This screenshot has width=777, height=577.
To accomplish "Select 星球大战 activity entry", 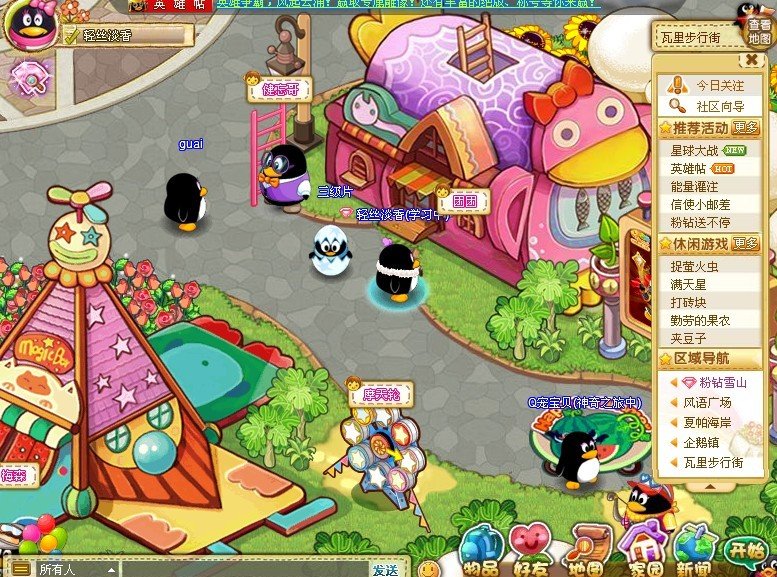I will coord(695,150).
